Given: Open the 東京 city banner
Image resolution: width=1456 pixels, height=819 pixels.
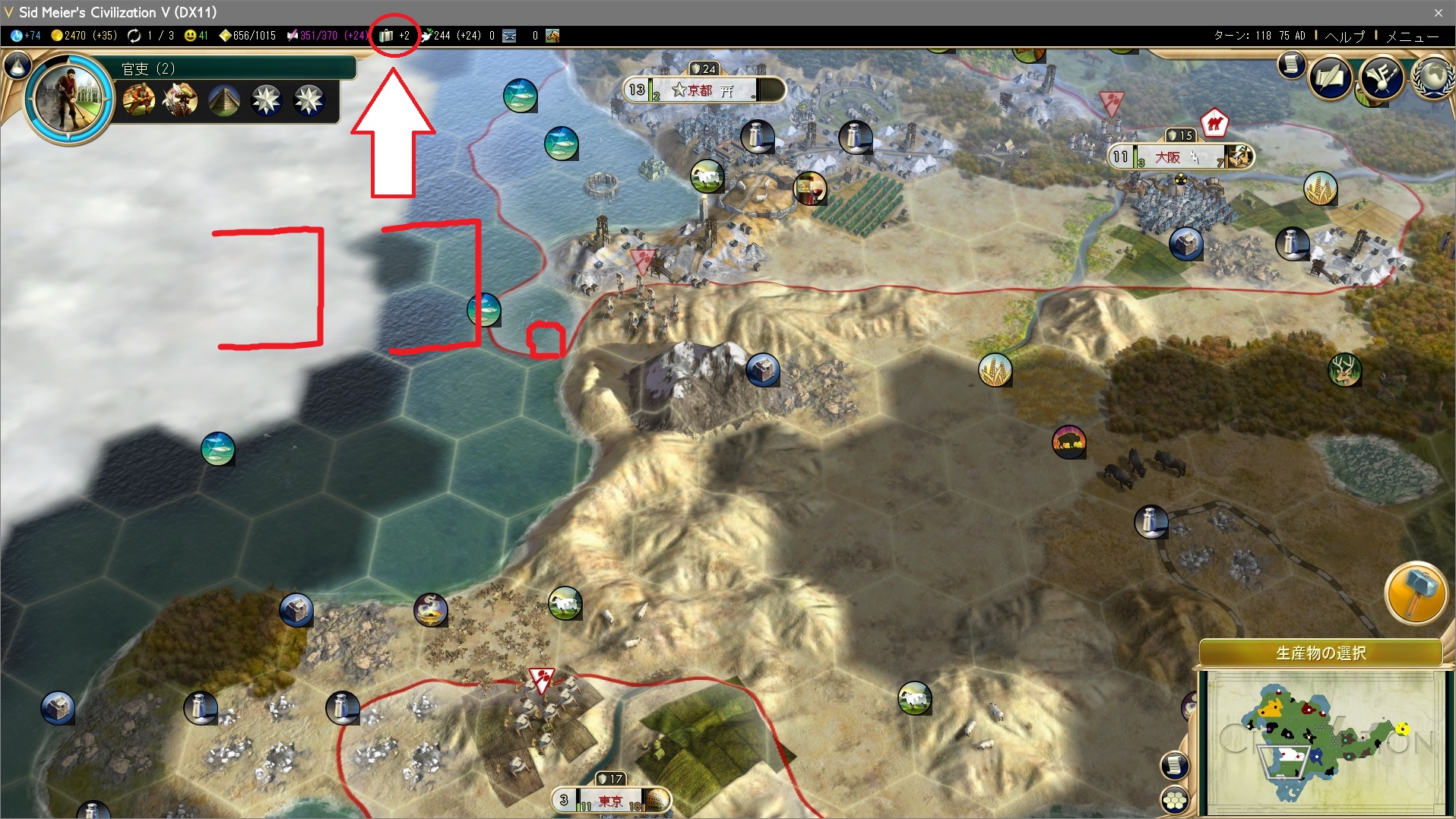Looking at the screenshot, I should click(x=610, y=801).
